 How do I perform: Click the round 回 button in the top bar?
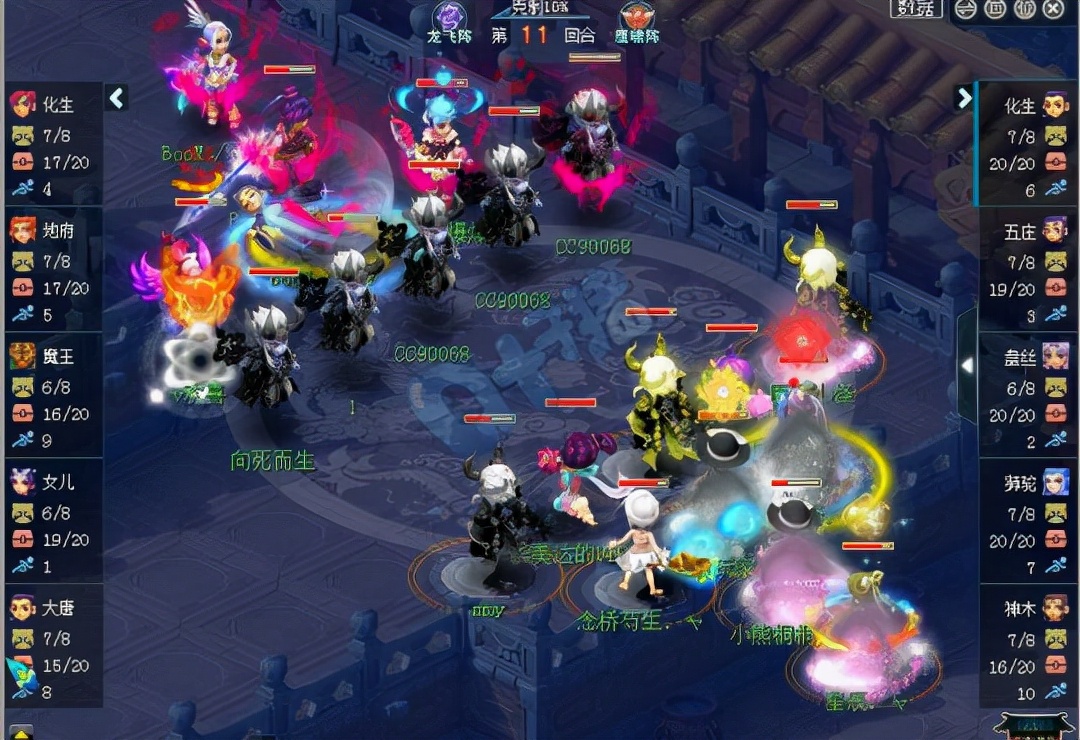click(x=995, y=9)
